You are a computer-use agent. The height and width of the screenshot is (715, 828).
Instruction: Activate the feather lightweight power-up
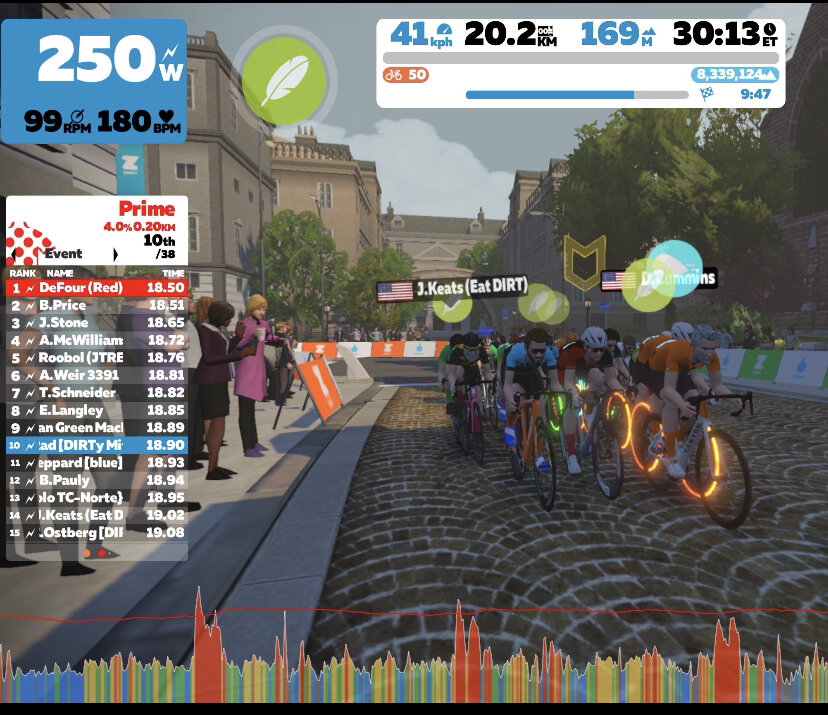284,79
